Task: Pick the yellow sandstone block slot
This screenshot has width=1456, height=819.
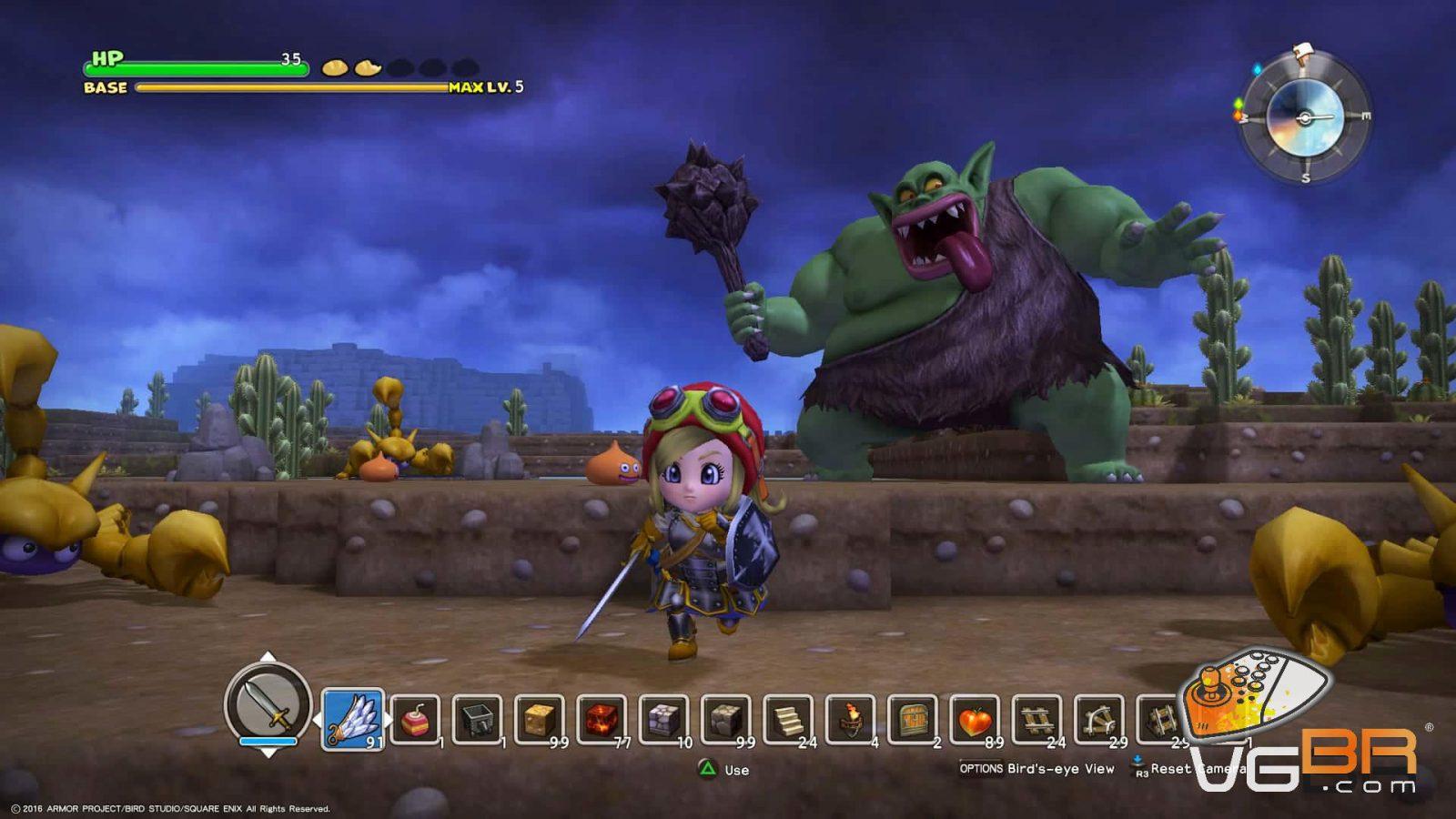Action: (x=539, y=720)
